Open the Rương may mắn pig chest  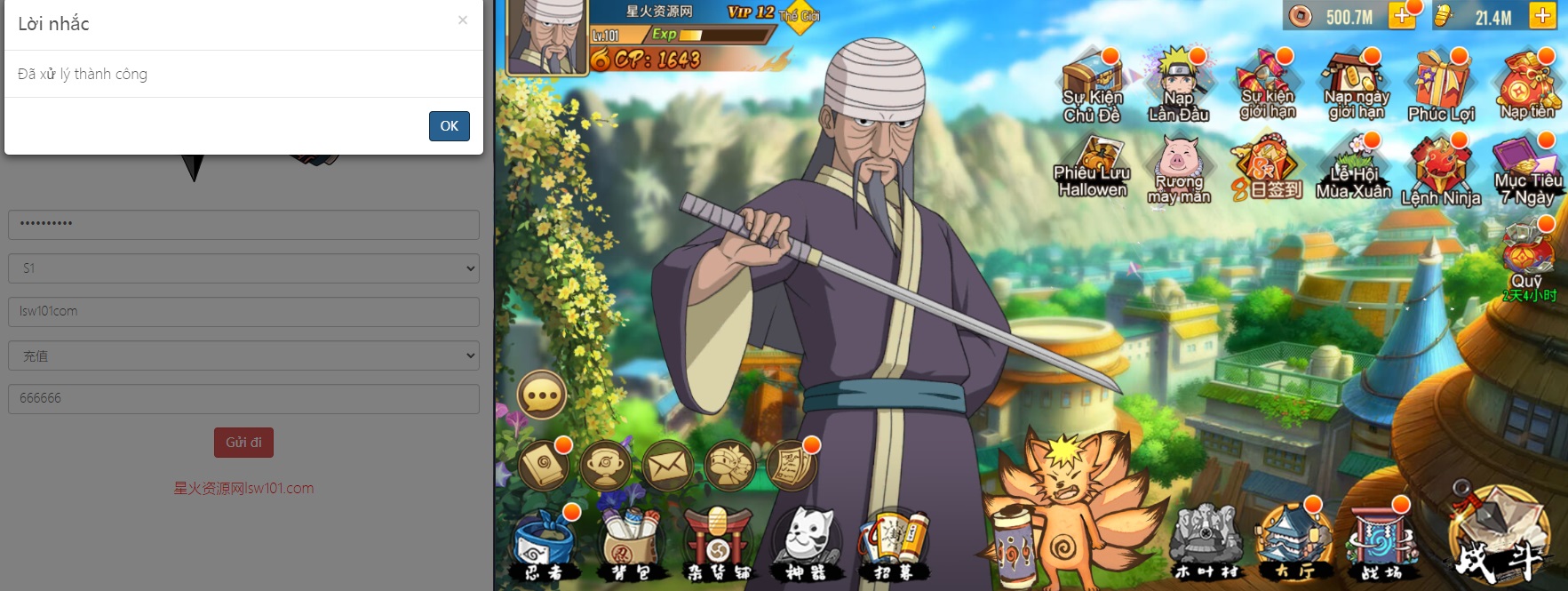(1179, 169)
